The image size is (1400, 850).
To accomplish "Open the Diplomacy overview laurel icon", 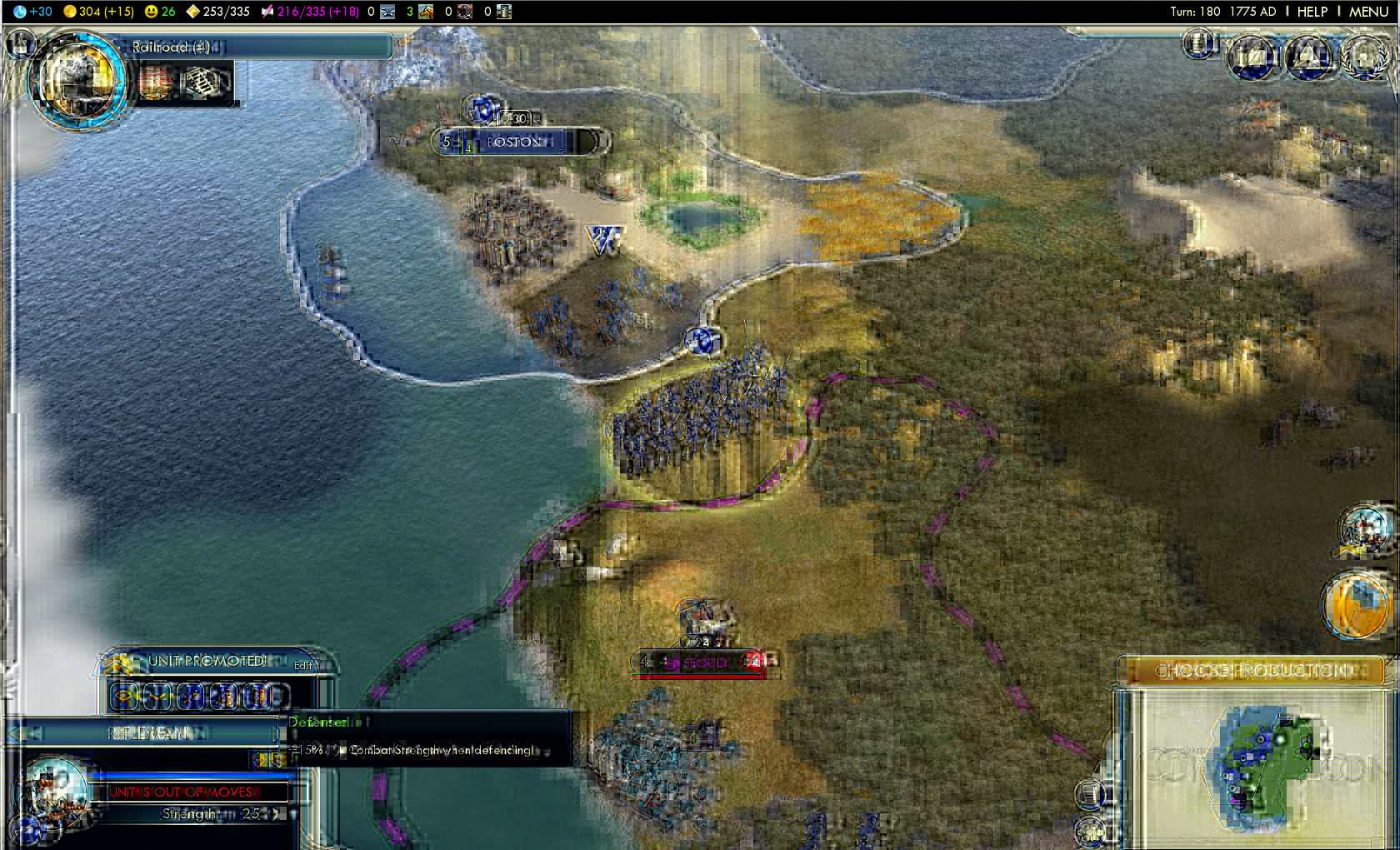I will pos(1364,57).
